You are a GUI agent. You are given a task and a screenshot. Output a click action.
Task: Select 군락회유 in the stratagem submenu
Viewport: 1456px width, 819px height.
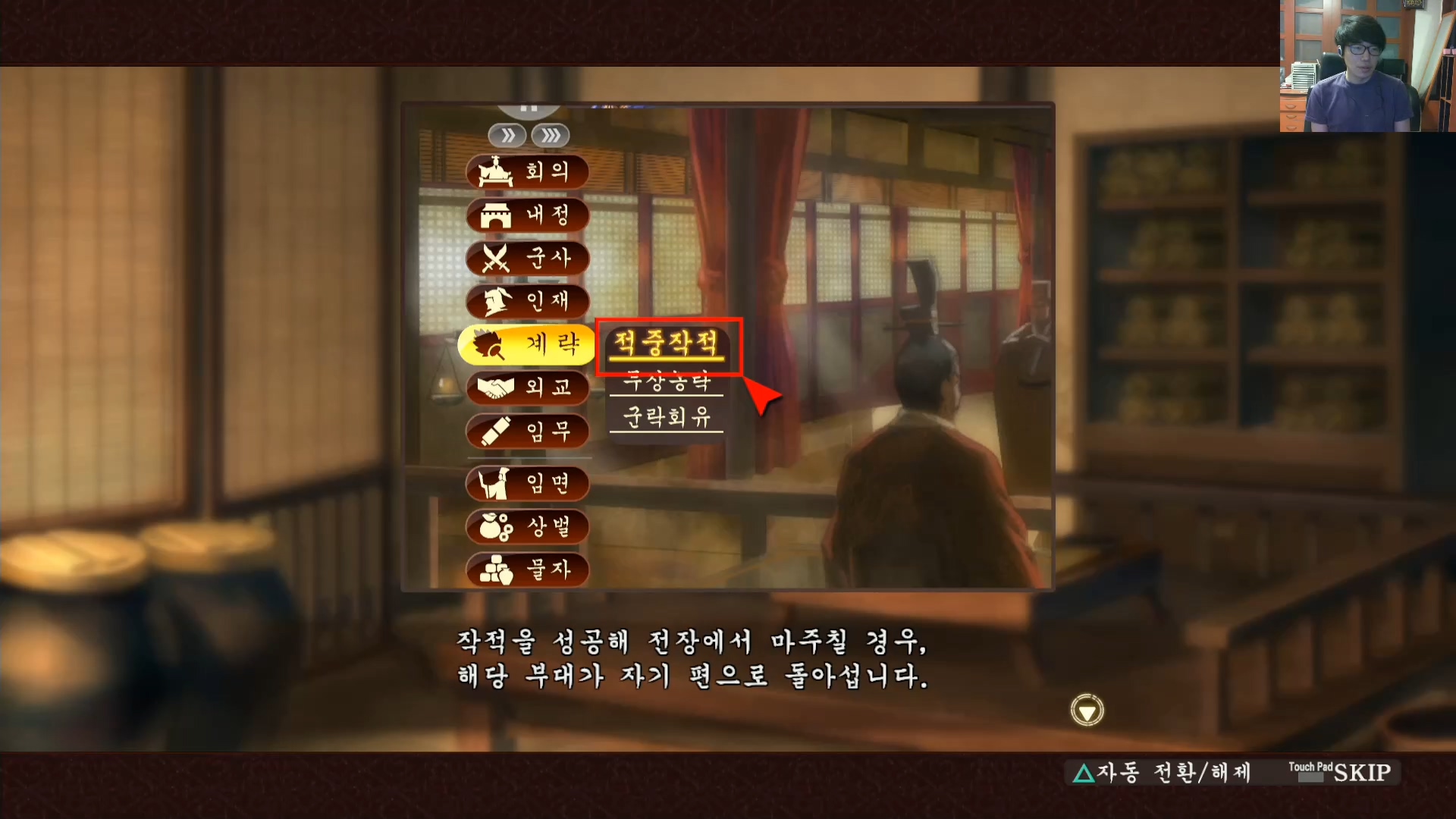pyautogui.click(x=666, y=418)
